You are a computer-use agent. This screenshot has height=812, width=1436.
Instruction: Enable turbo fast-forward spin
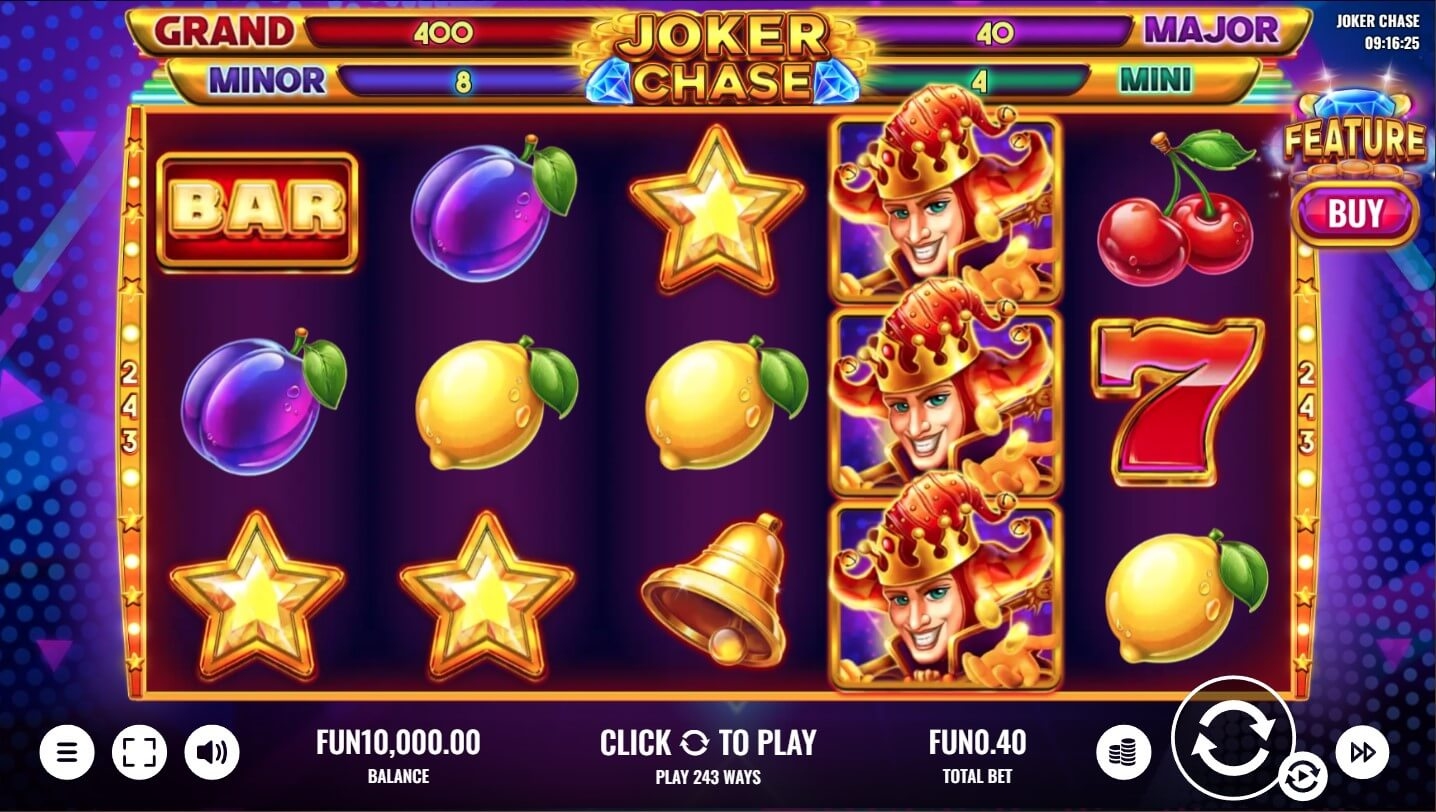pyautogui.click(x=1361, y=751)
